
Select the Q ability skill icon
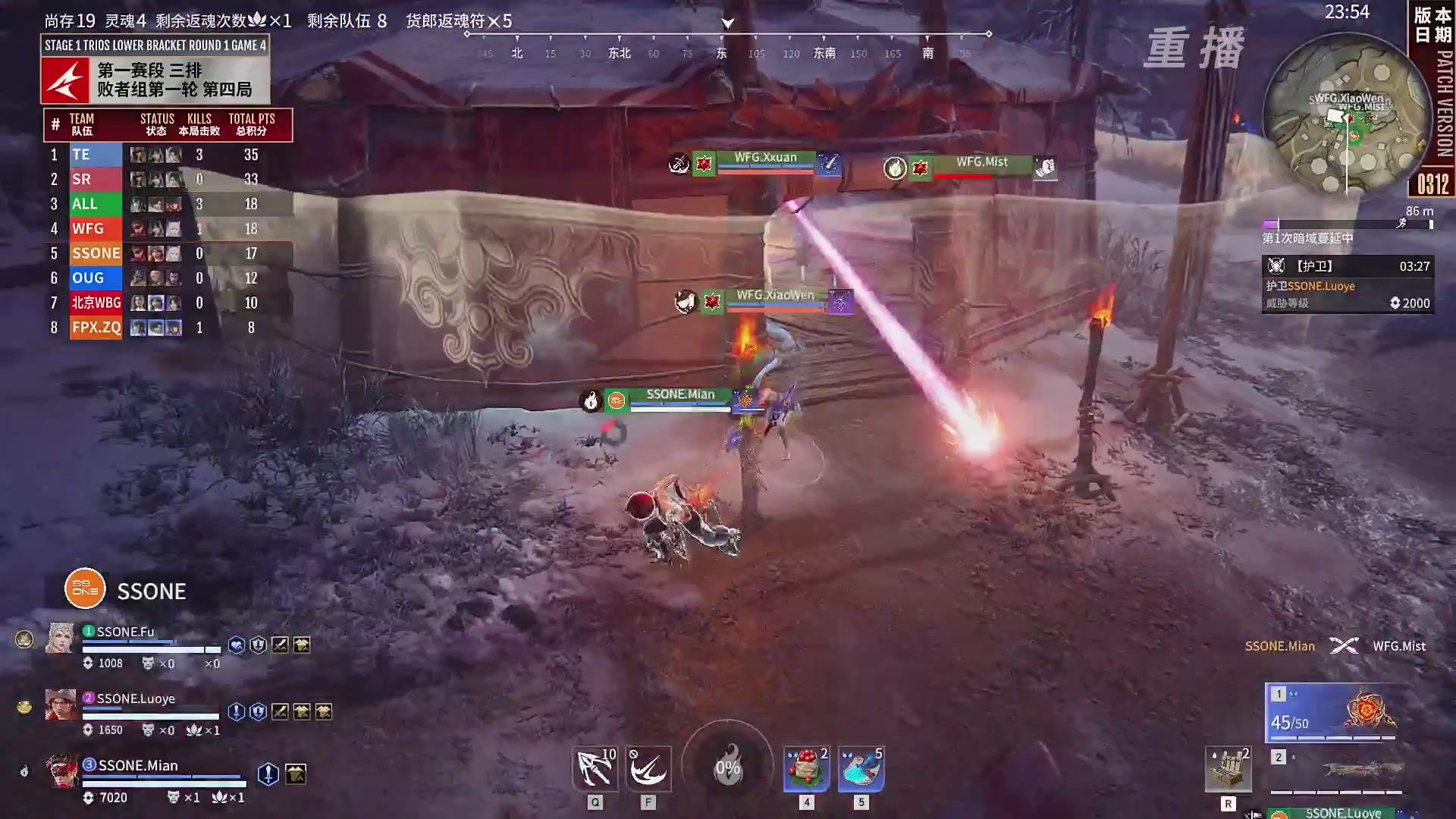point(595,768)
